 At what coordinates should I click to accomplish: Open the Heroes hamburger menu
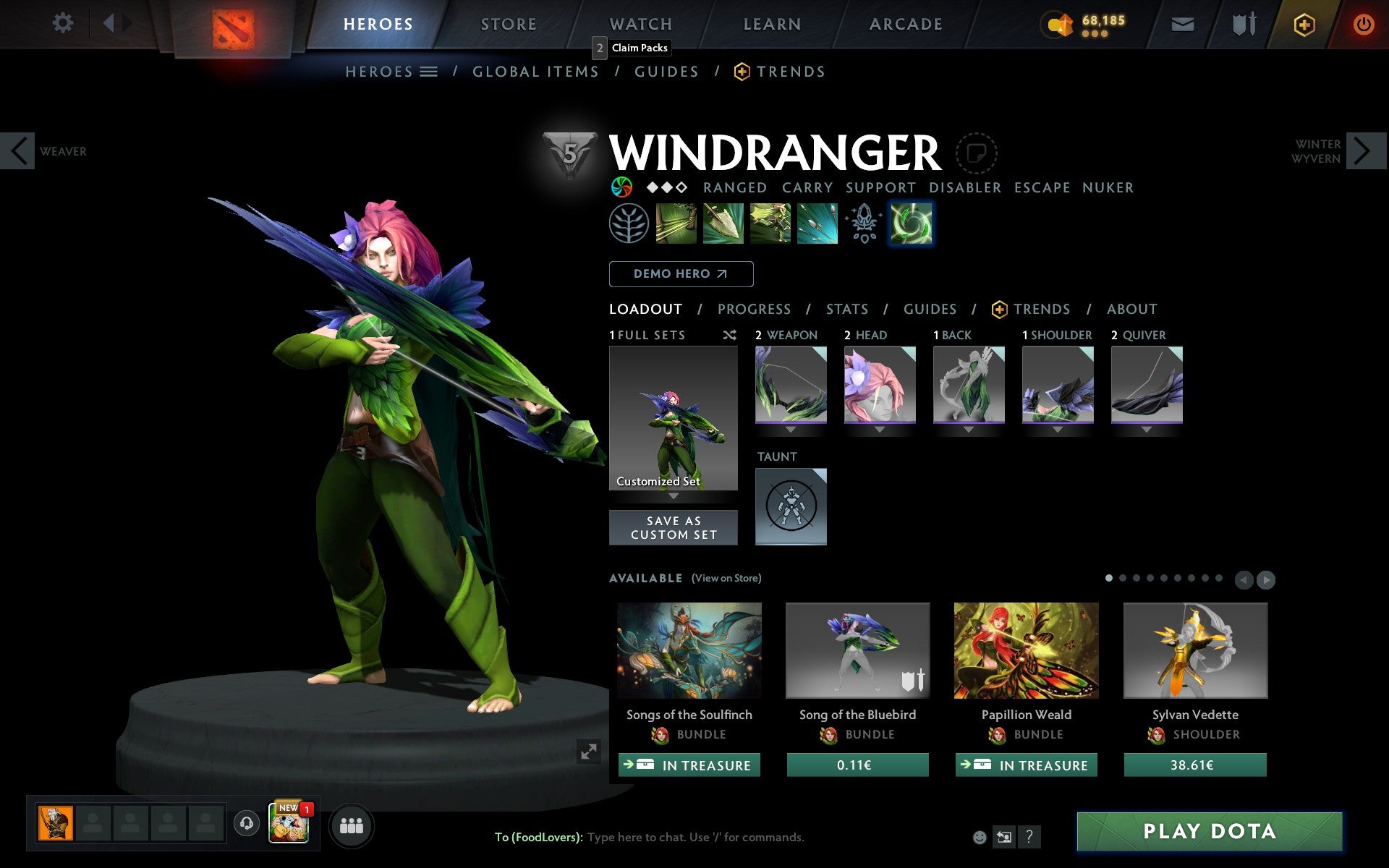pos(428,72)
